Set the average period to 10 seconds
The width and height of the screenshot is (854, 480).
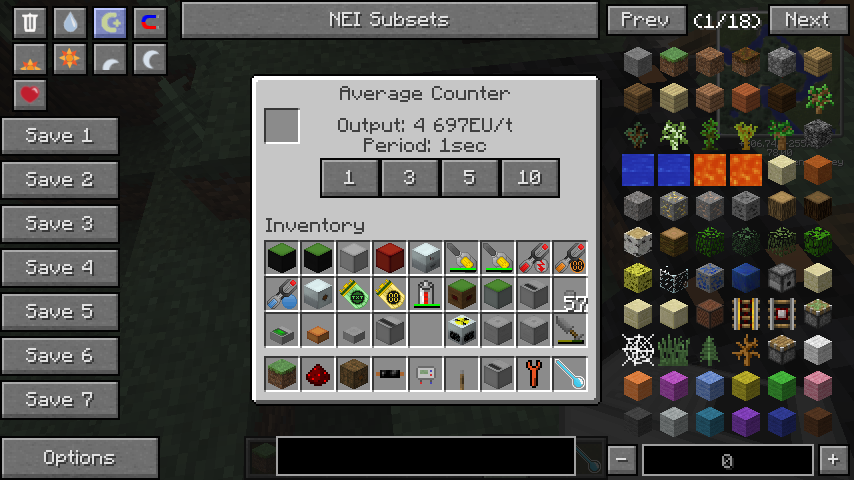tap(529, 178)
